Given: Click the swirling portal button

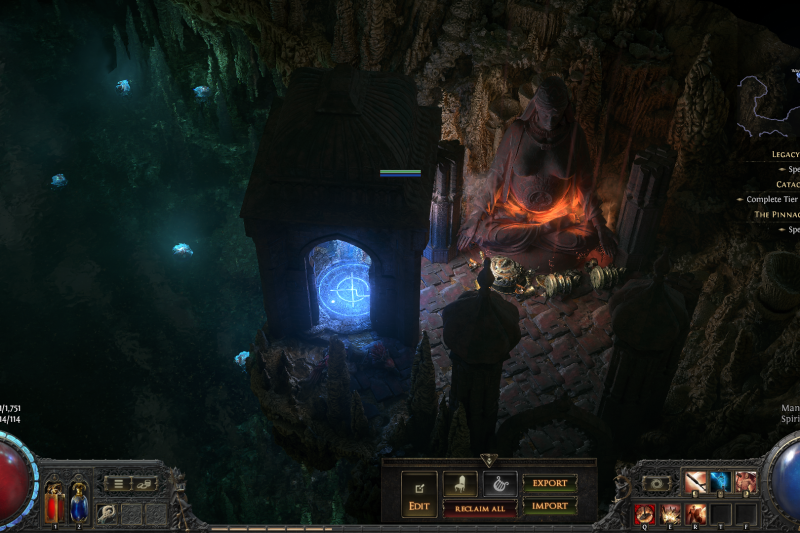Looking at the screenshot, I should [x=657, y=483].
